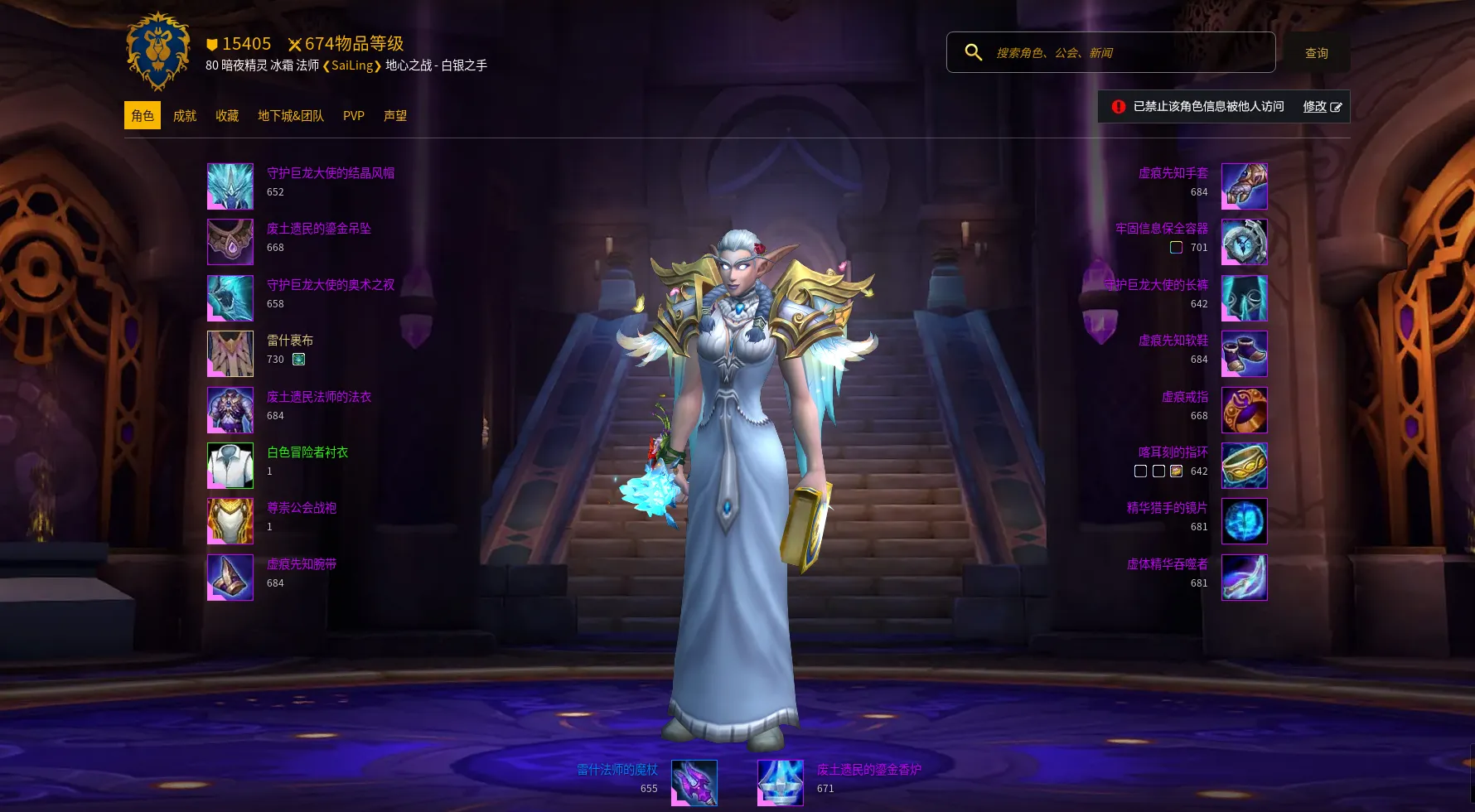1475x812 pixels.
Task: Choose the 雷什法师的魔杖 wand icon
Action: 694,783
